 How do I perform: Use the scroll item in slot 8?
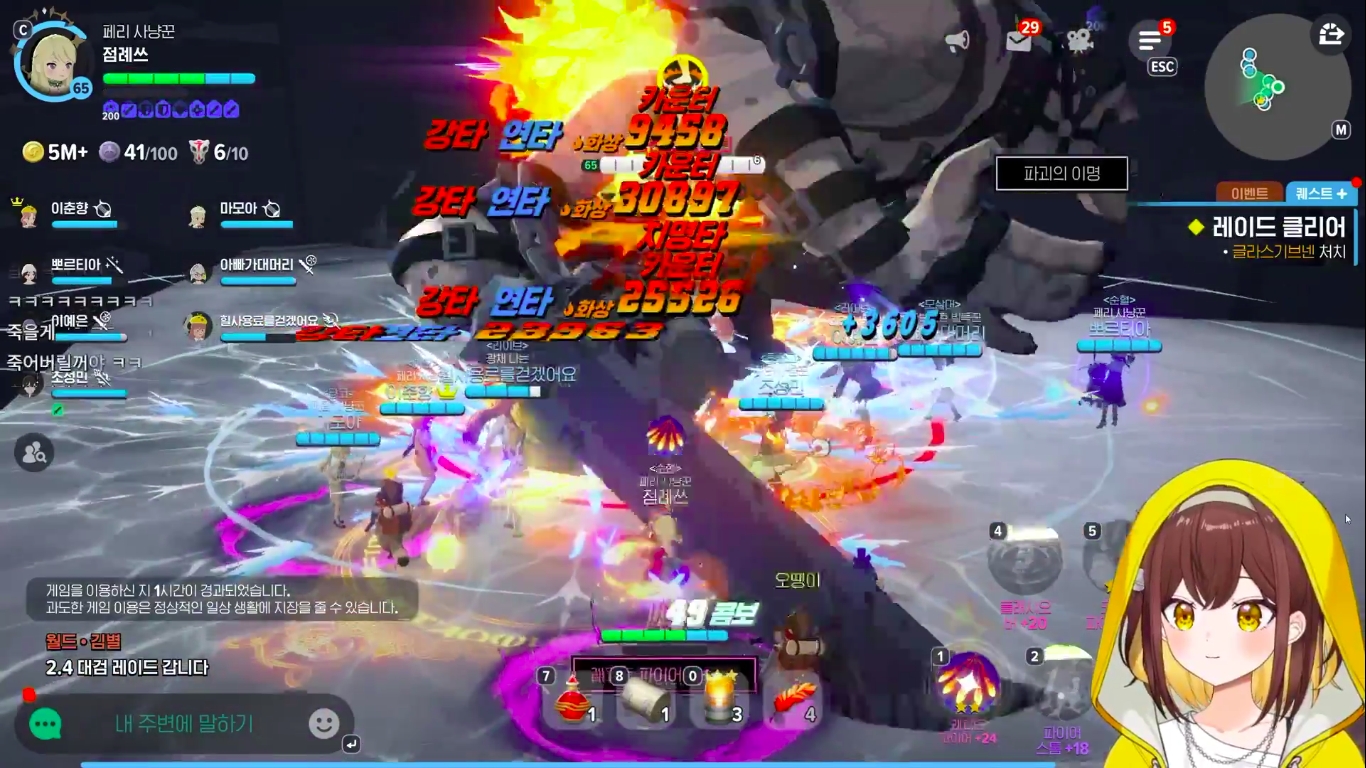pos(646,700)
